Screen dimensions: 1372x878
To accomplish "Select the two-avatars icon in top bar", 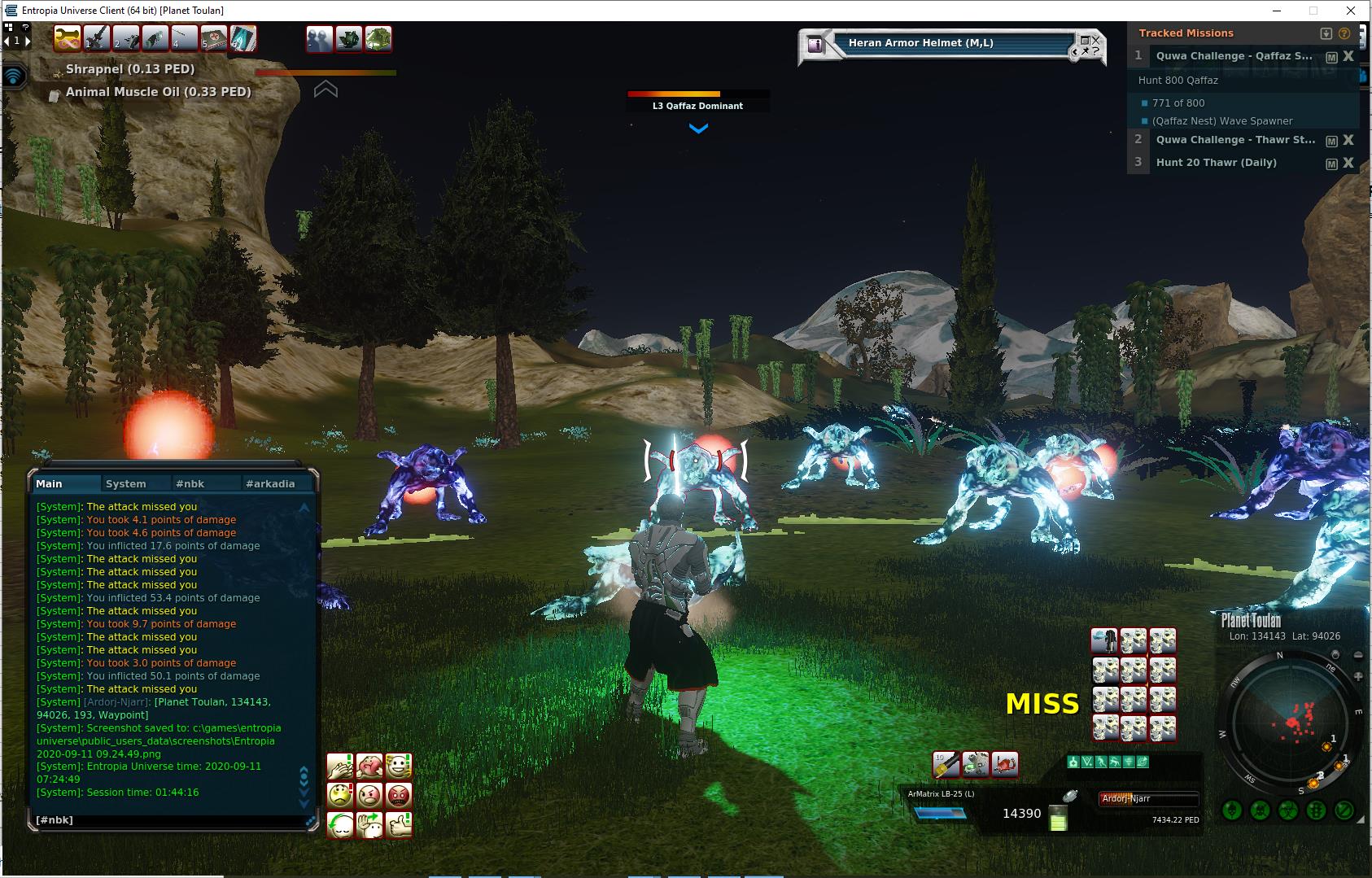I will [x=320, y=38].
